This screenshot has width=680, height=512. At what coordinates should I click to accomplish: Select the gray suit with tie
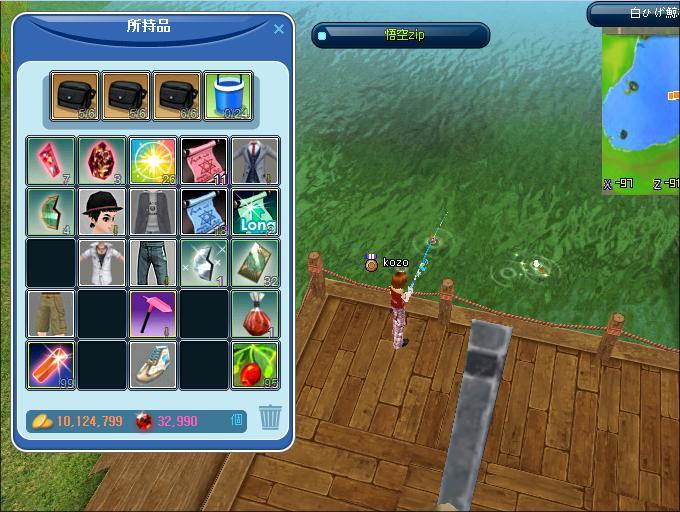point(255,161)
